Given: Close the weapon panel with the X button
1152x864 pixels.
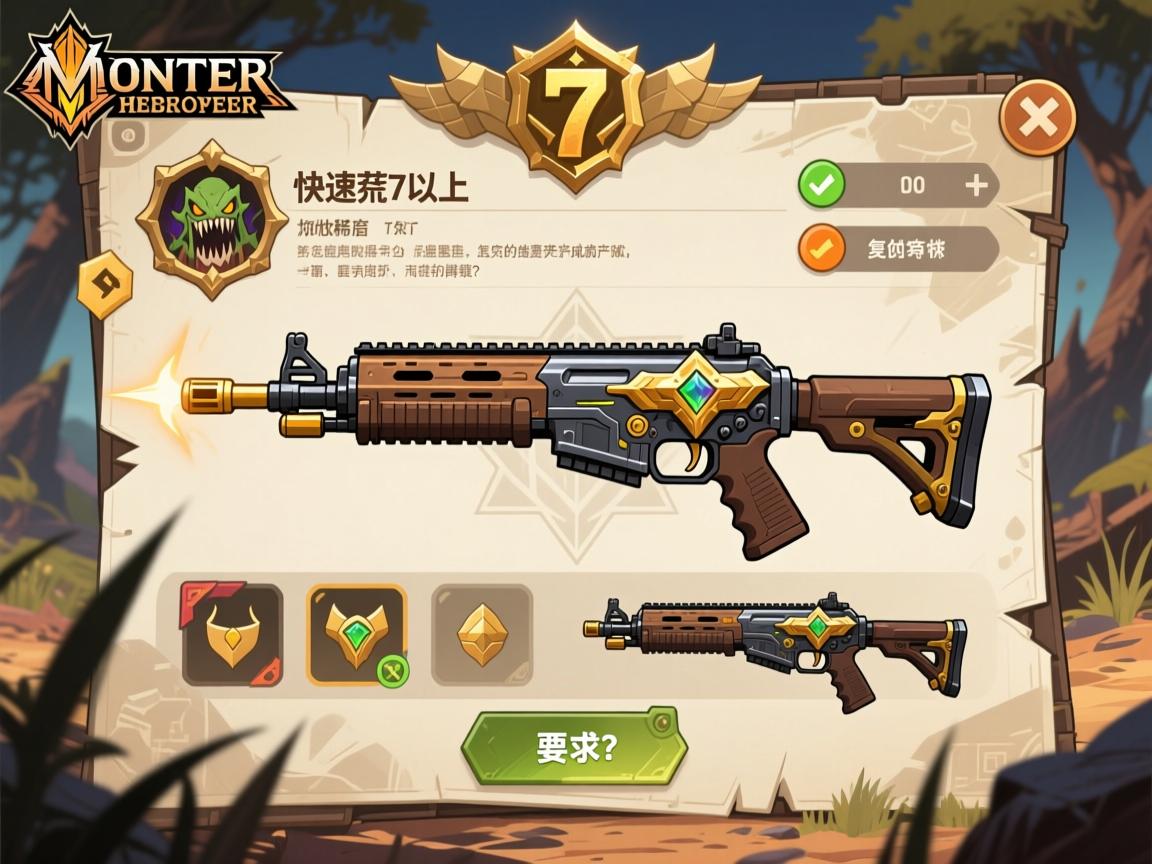Looking at the screenshot, I should [x=1038, y=118].
